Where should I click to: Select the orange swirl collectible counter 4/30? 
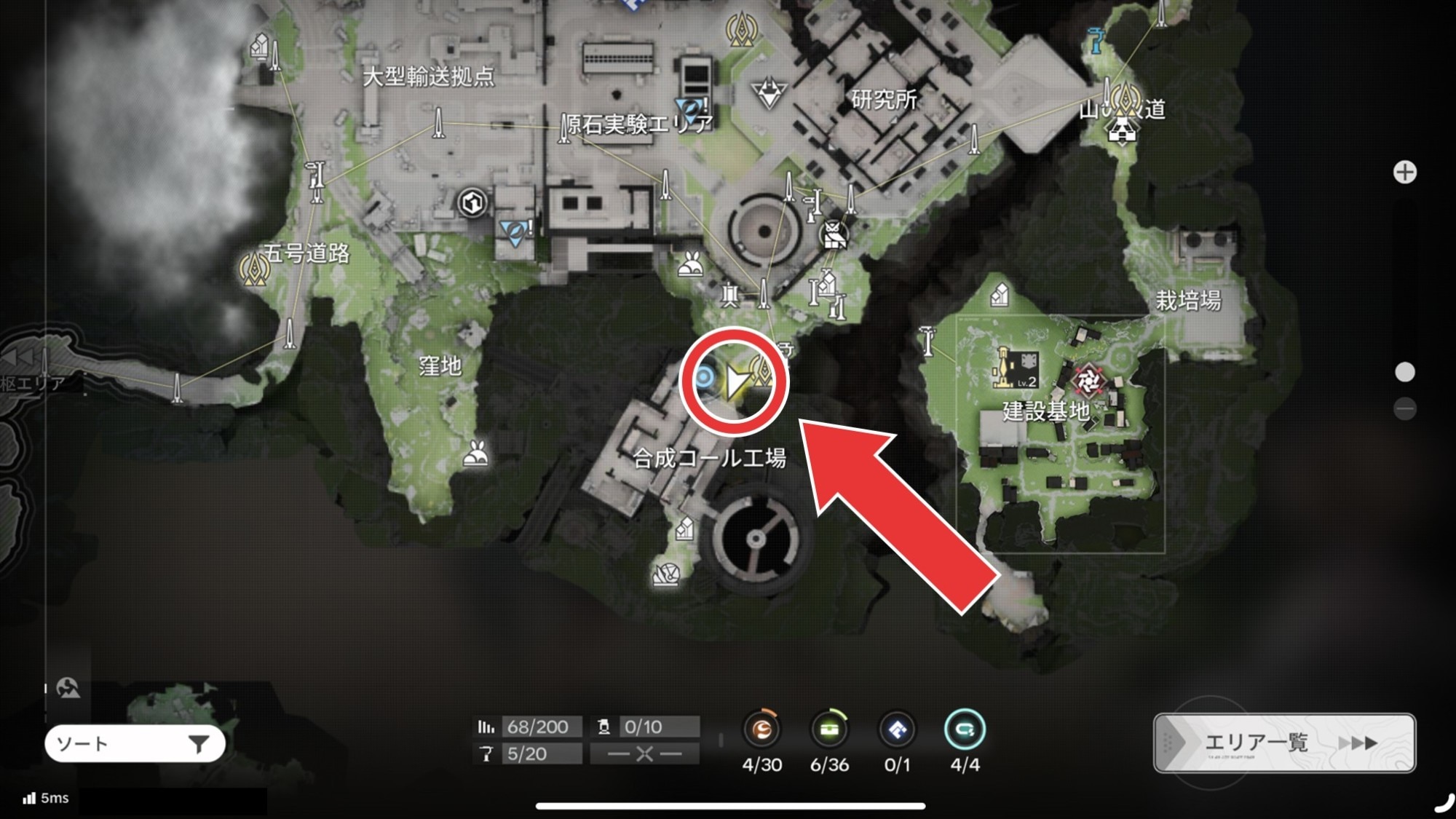pyautogui.click(x=761, y=729)
